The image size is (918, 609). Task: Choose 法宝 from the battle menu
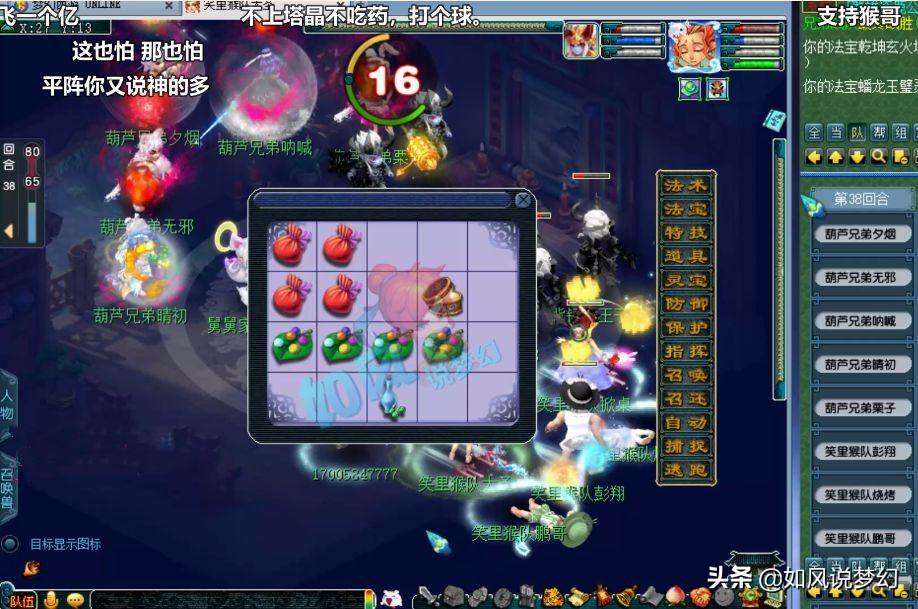coord(686,209)
